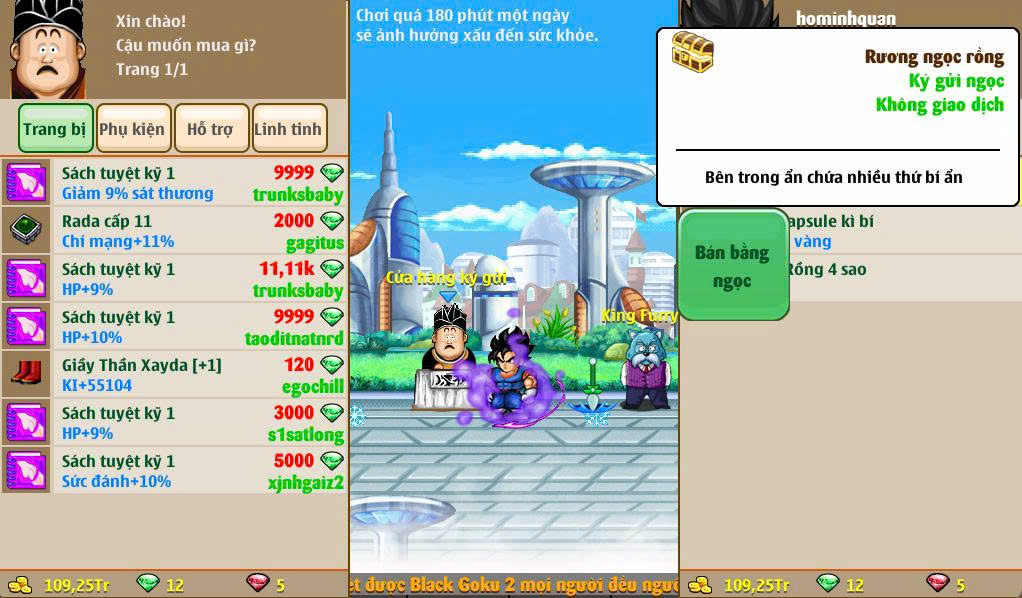This screenshot has width=1022, height=598.
Task: Select the Hỗ trợ tab
Action: [x=211, y=129]
